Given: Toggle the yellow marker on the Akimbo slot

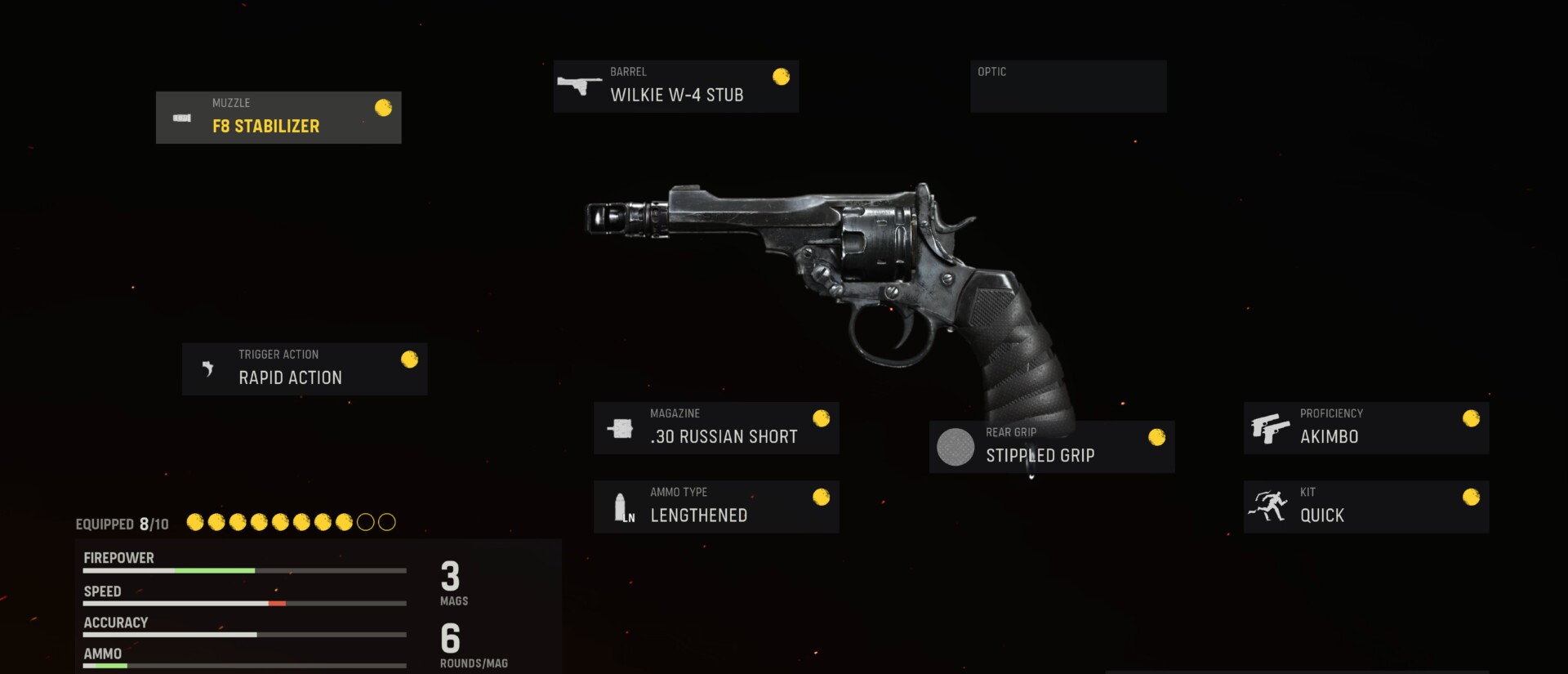Looking at the screenshot, I should pos(1472,417).
